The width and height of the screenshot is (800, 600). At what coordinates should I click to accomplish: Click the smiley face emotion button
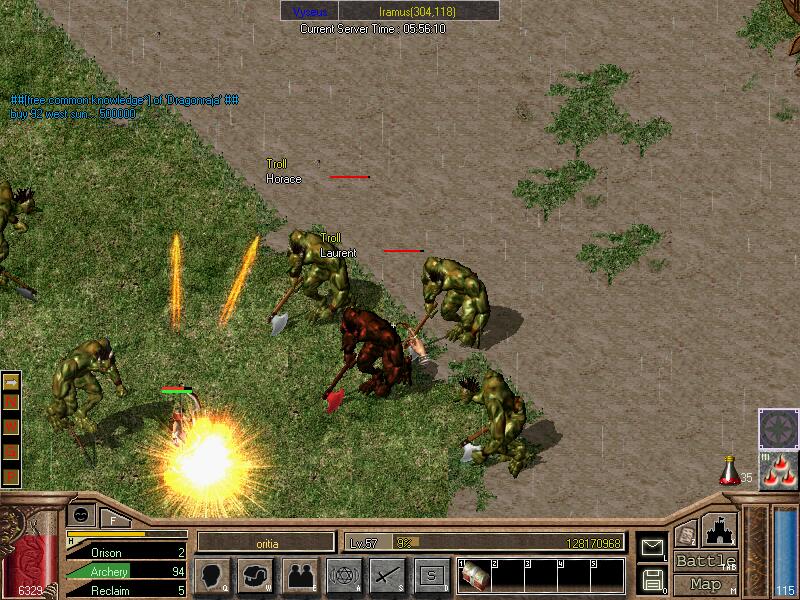pos(80,514)
